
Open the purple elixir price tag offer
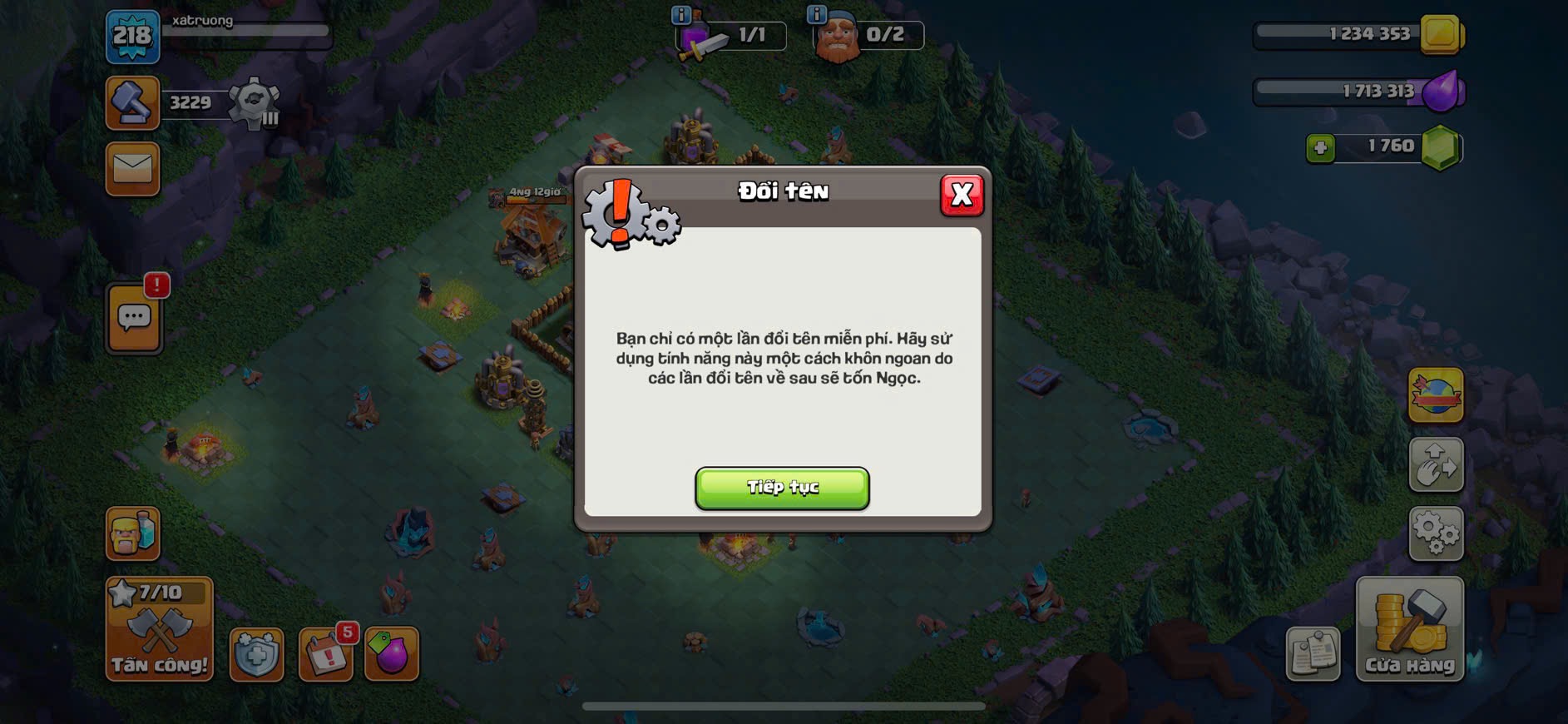[x=391, y=654]
